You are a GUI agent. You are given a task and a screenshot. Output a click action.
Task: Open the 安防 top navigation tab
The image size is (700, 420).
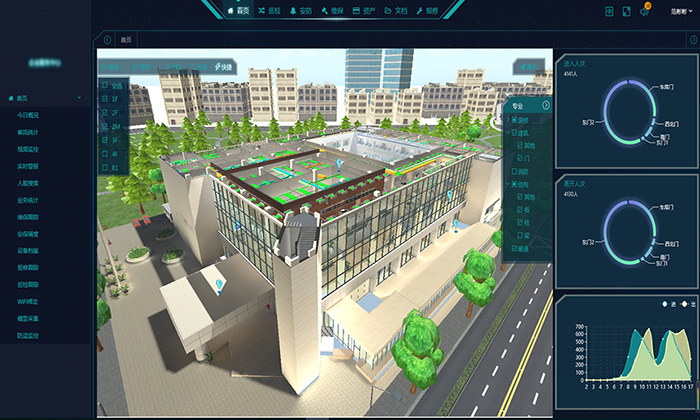tap(301, 10)
